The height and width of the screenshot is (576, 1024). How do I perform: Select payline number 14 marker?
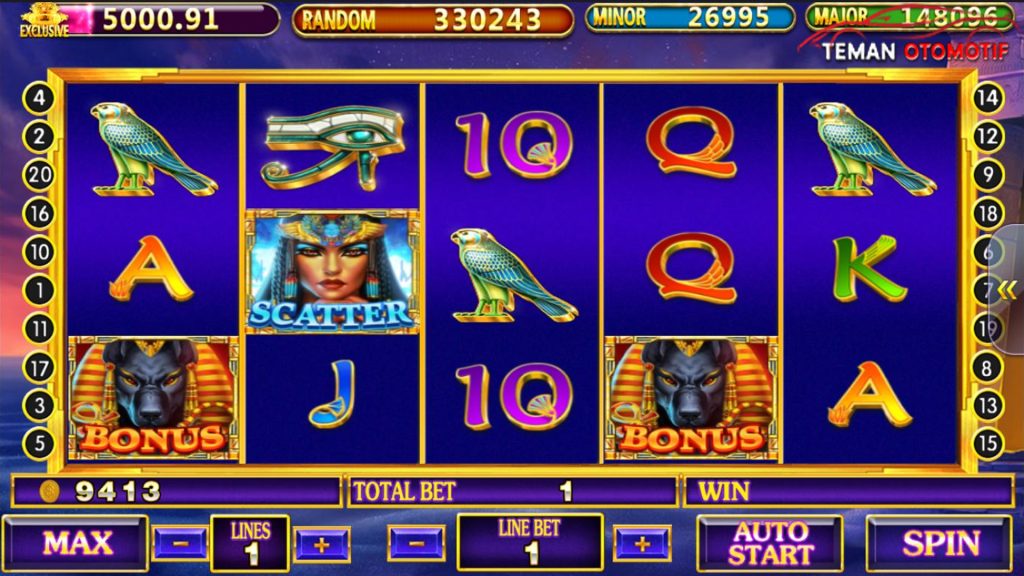[x=987, y=98]
